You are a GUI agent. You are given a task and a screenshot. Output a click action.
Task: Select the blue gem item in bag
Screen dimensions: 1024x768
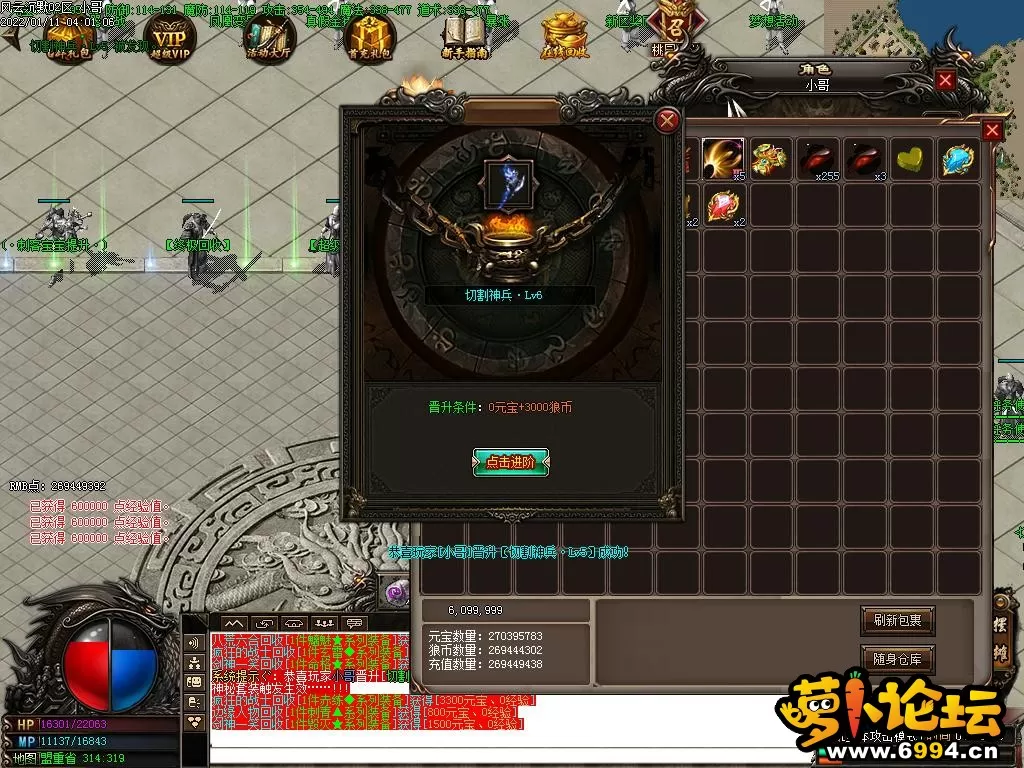(958, 159)
